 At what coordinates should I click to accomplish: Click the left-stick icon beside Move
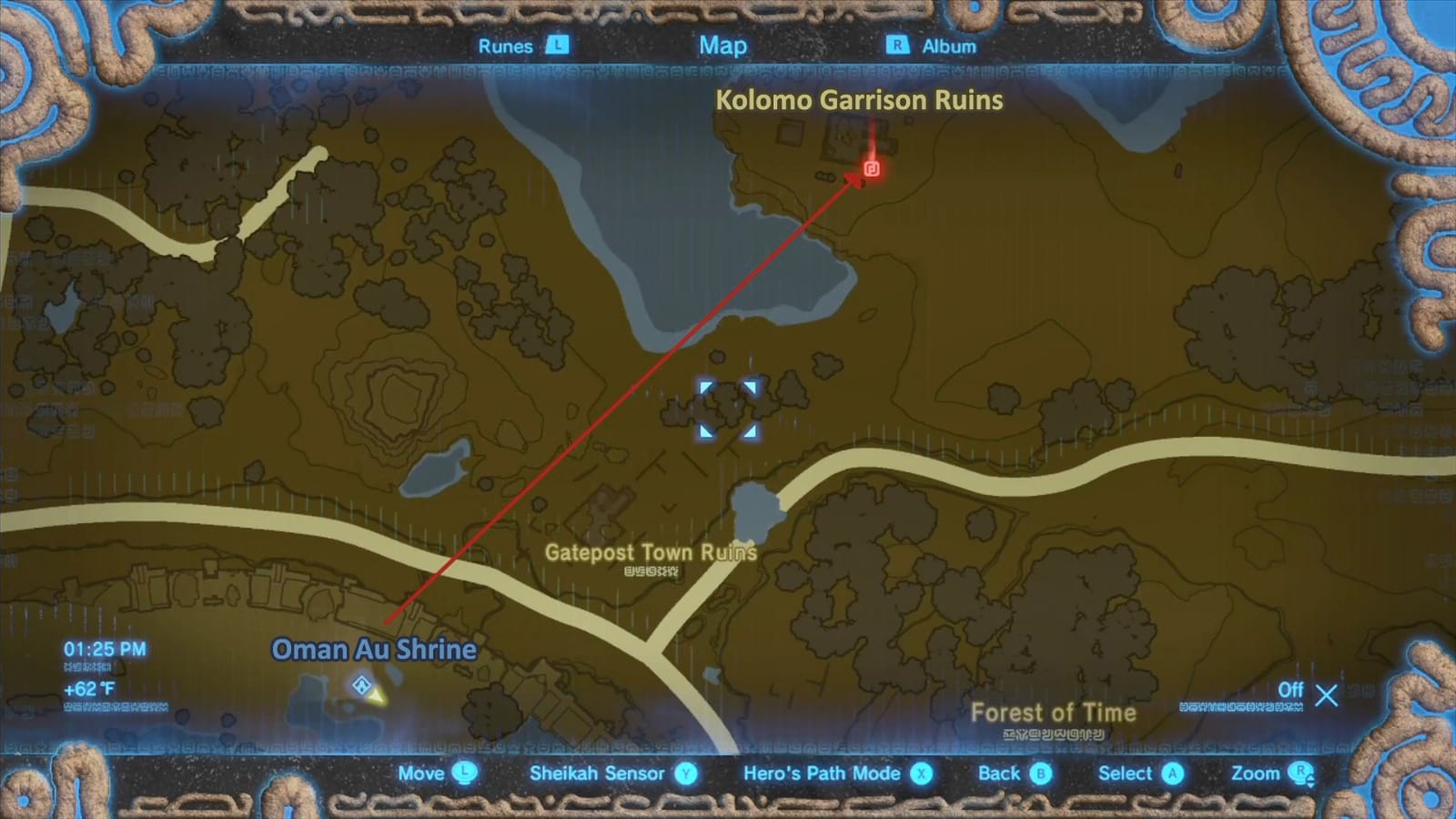466,773
